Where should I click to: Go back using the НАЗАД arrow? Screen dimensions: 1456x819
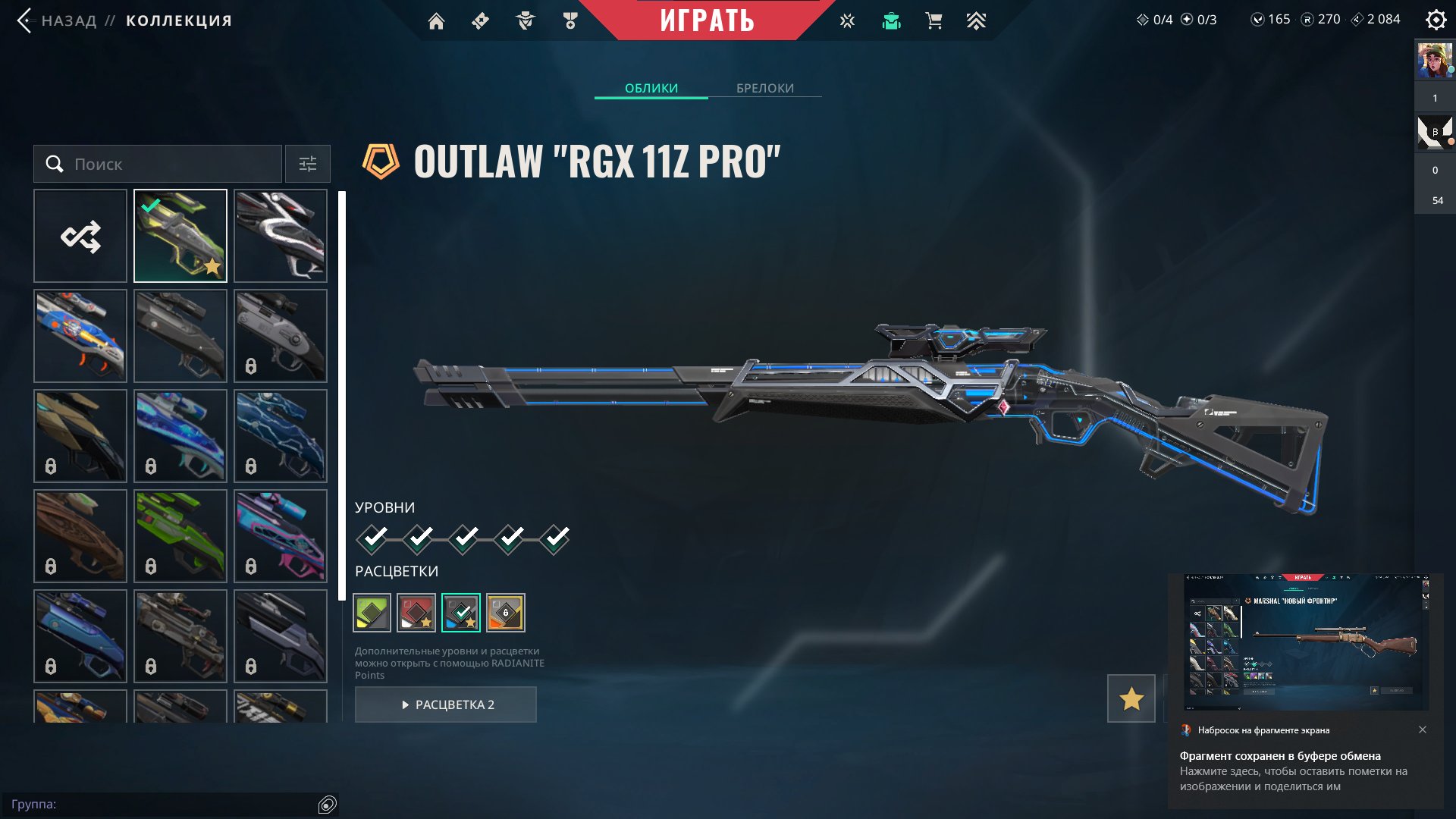(25, 20)
